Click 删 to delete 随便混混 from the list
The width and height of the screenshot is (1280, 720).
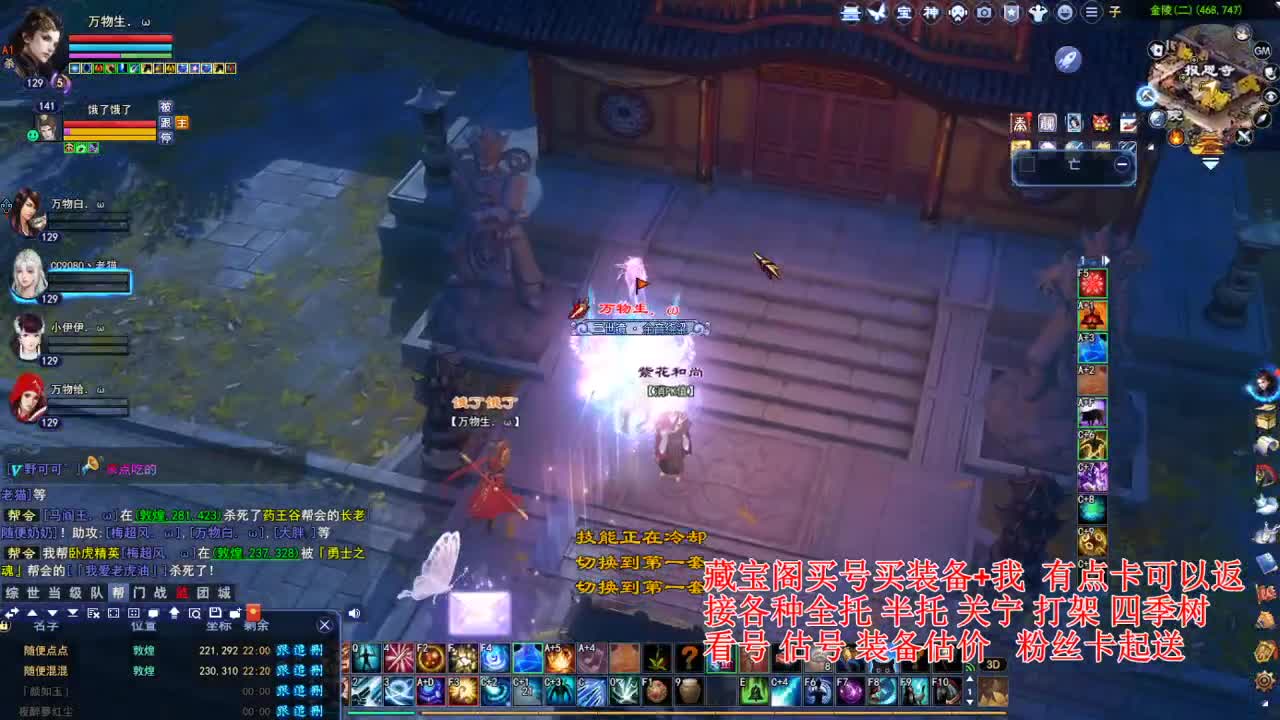[x=315, y=670]
